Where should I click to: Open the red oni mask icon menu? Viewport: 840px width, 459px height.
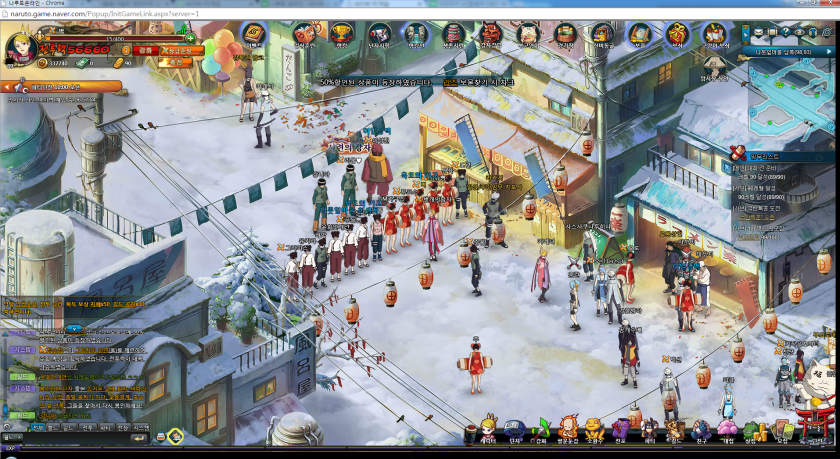coord(491,34)
